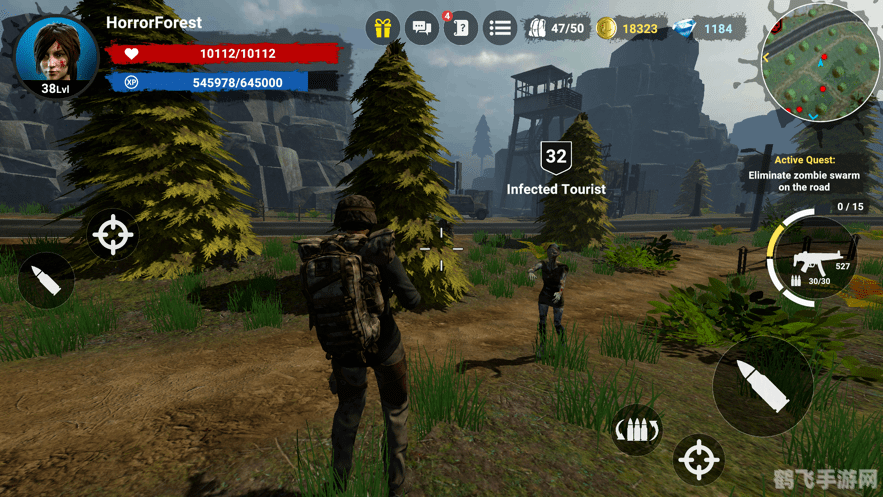Tap the small bullet fire button
Screen dimensions: 883x497
click(x=46, y=279)
